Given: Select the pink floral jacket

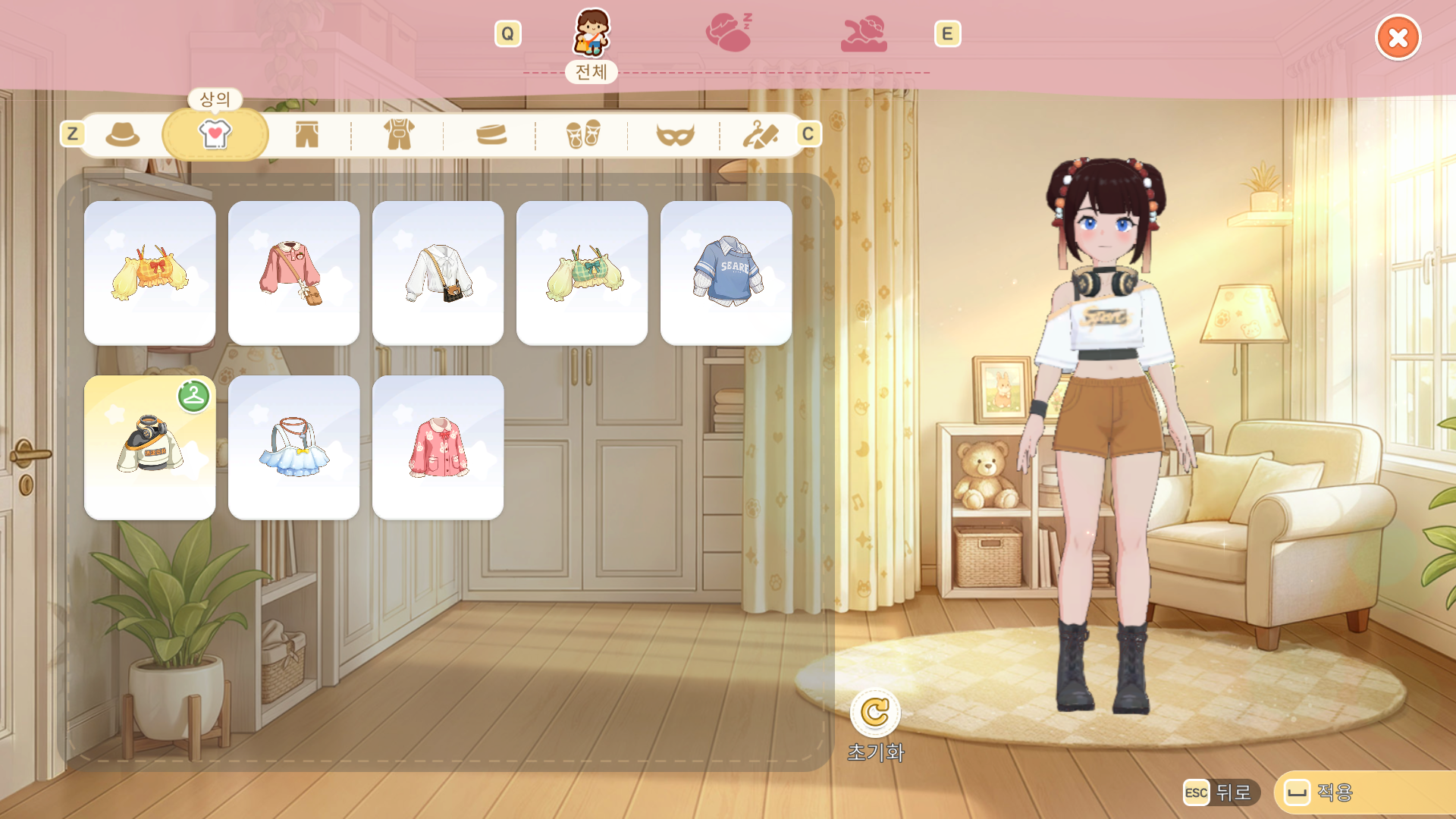Looking at the screenshot, I should click(438, 447).
